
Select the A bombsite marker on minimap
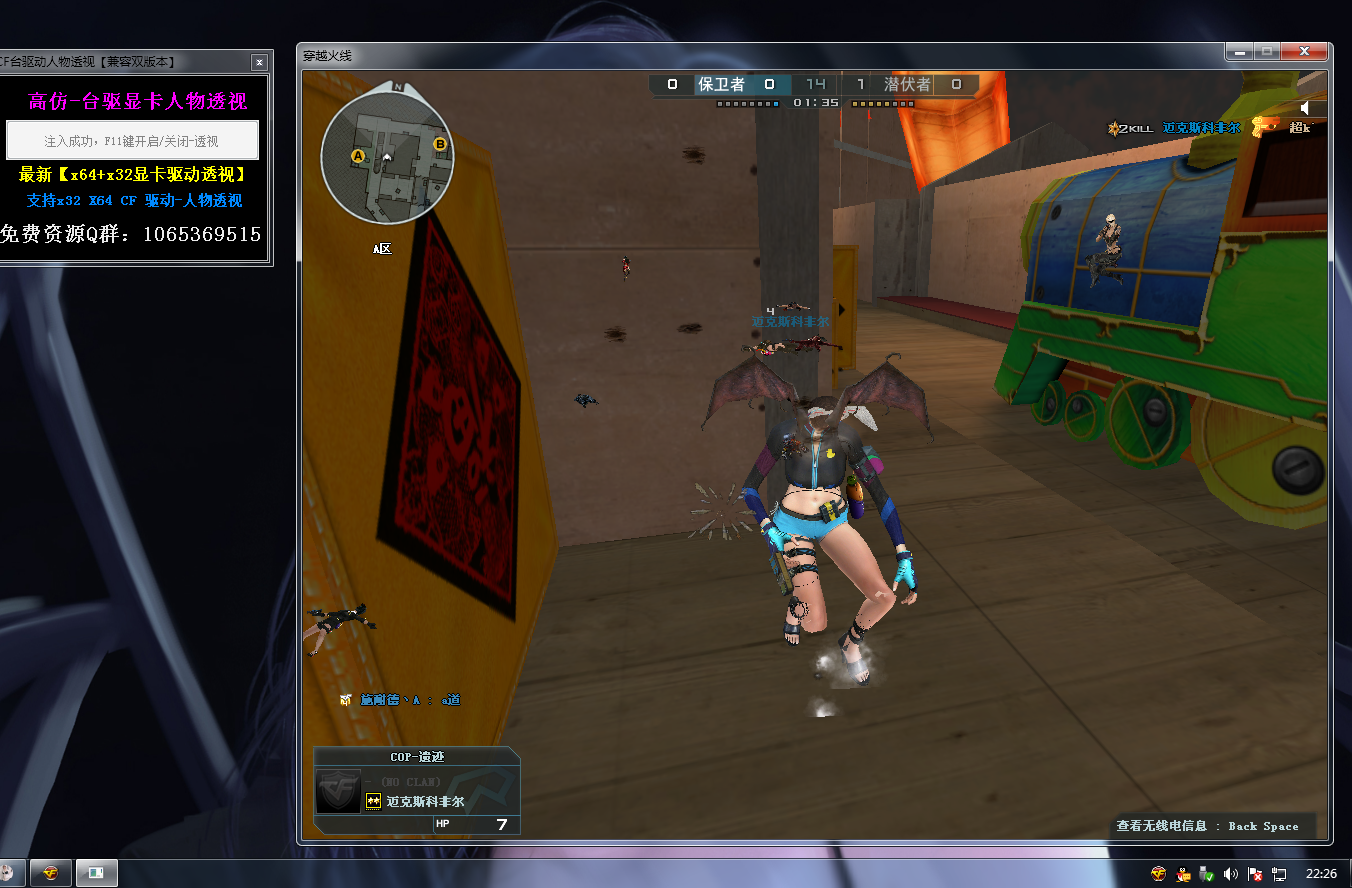click(x=357, y=156)
